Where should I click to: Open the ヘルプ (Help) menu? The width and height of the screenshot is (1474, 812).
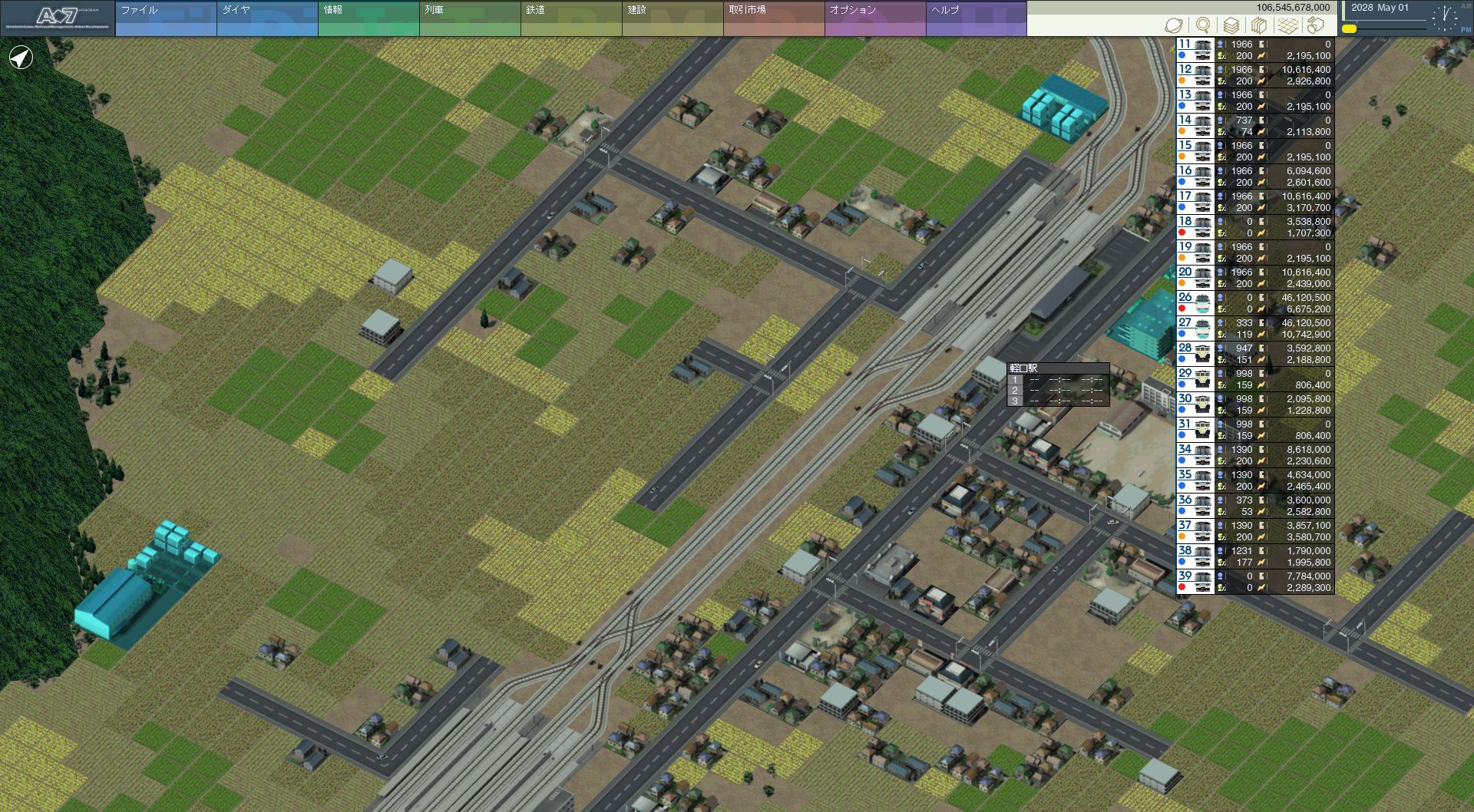coord(976,18)
